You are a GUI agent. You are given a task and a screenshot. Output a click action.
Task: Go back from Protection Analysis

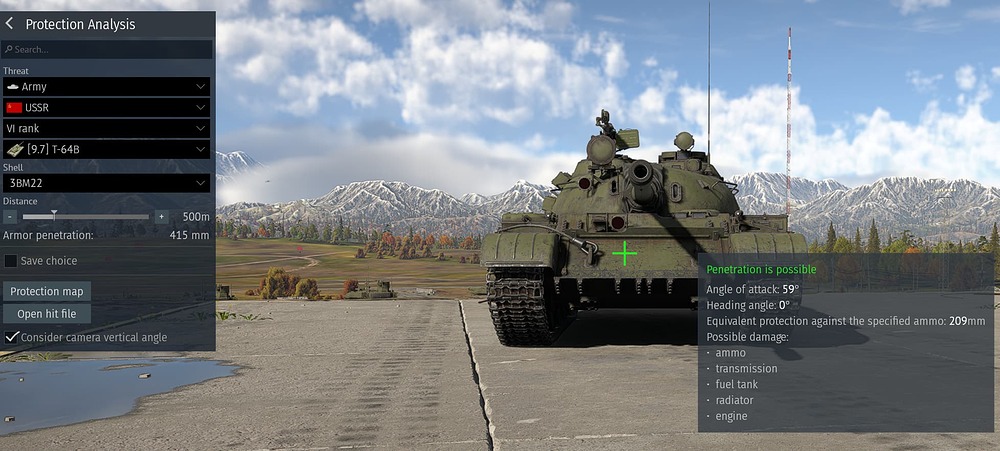point(11,24)
